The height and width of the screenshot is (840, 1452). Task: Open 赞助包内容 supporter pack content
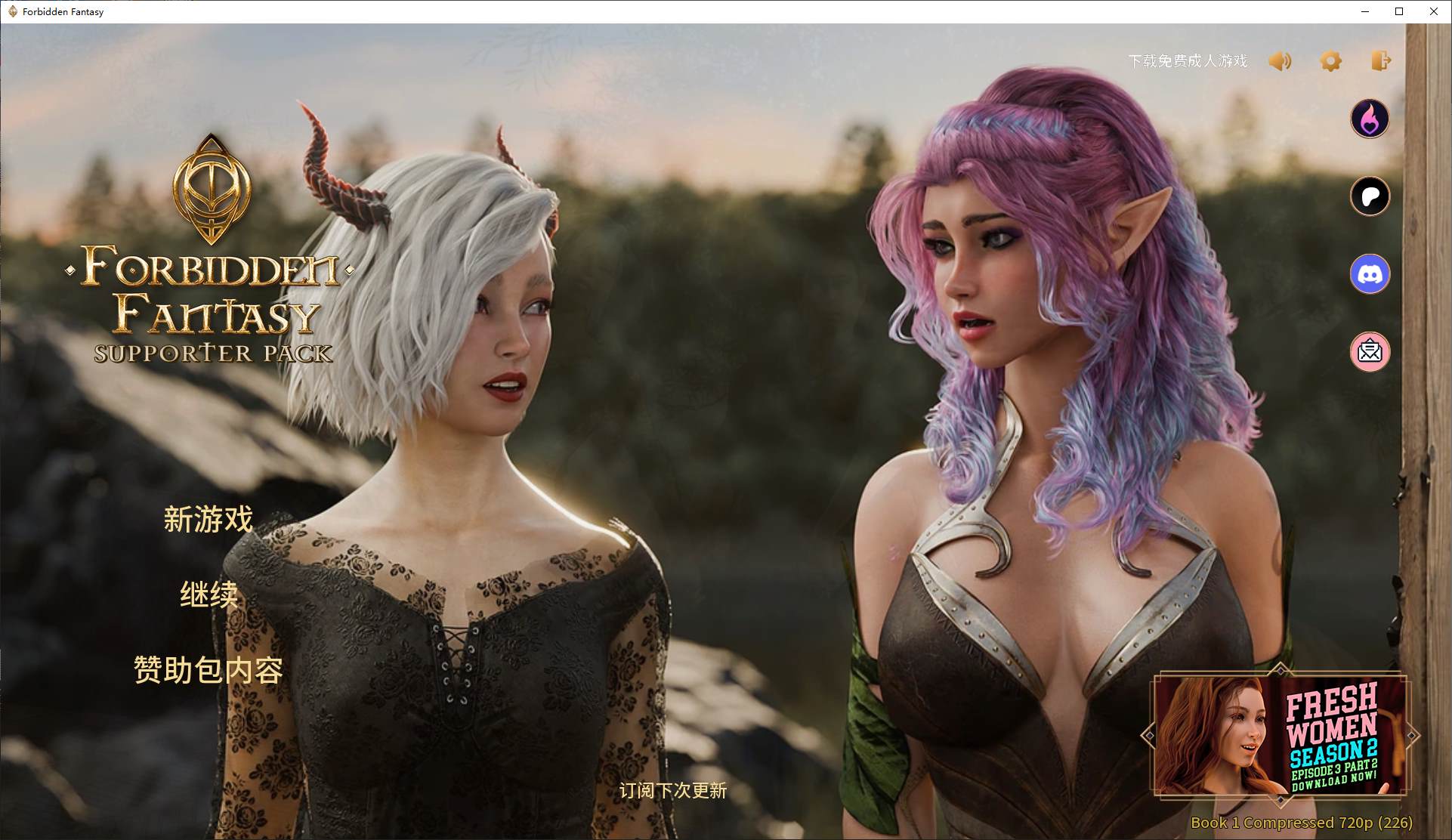click(x=209, y=670)
